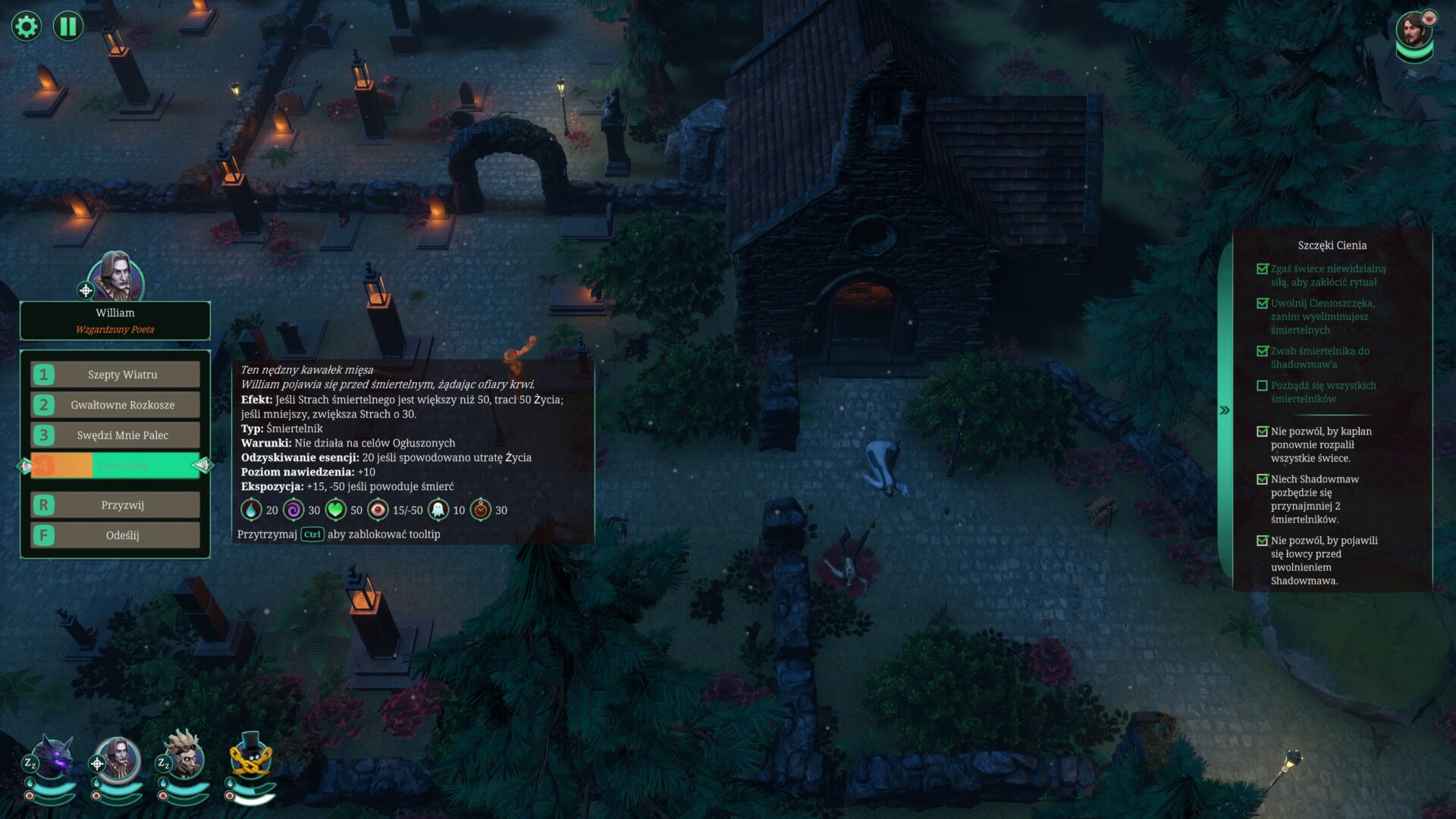Screen dimensions: 1456x819
Task: Select the Swędzi Mnie Palec ability
Action: point(115,435)
